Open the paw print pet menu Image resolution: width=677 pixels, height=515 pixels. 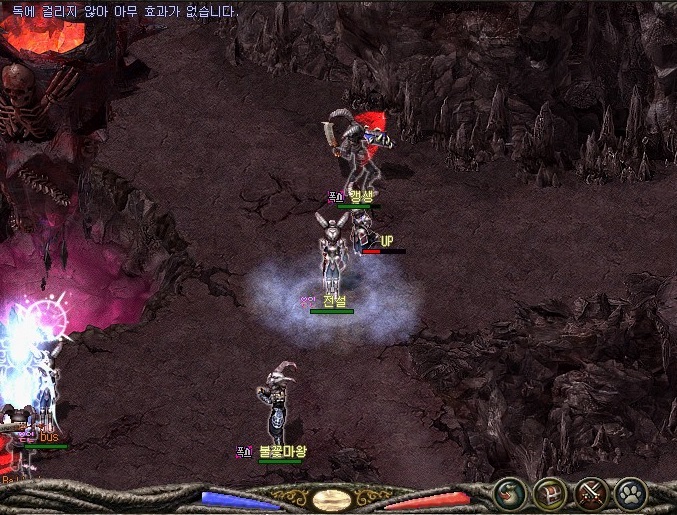click(631, 494)
